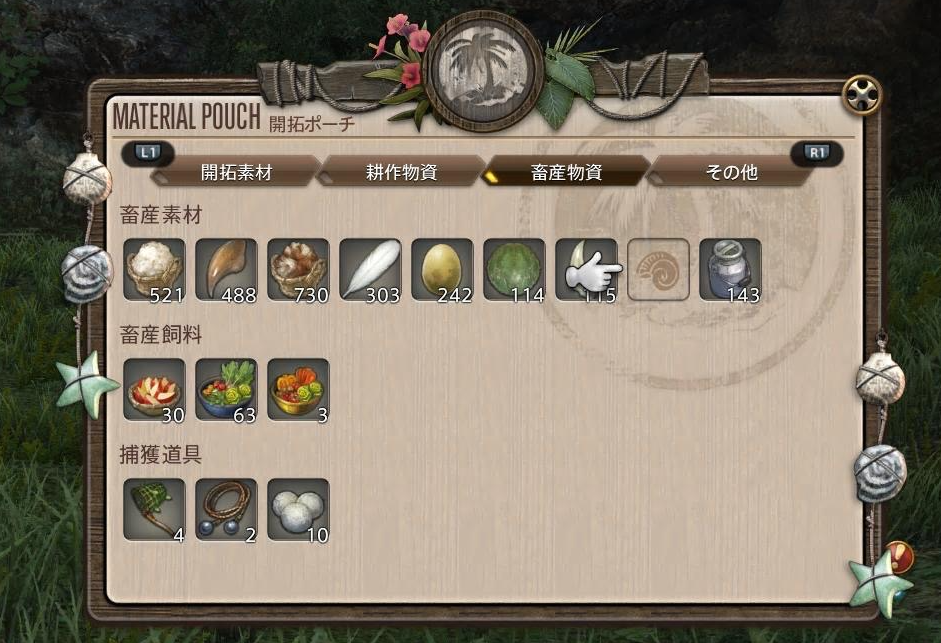
Task: Switch to the 開拓素材 tab
Action: point(236,171)
